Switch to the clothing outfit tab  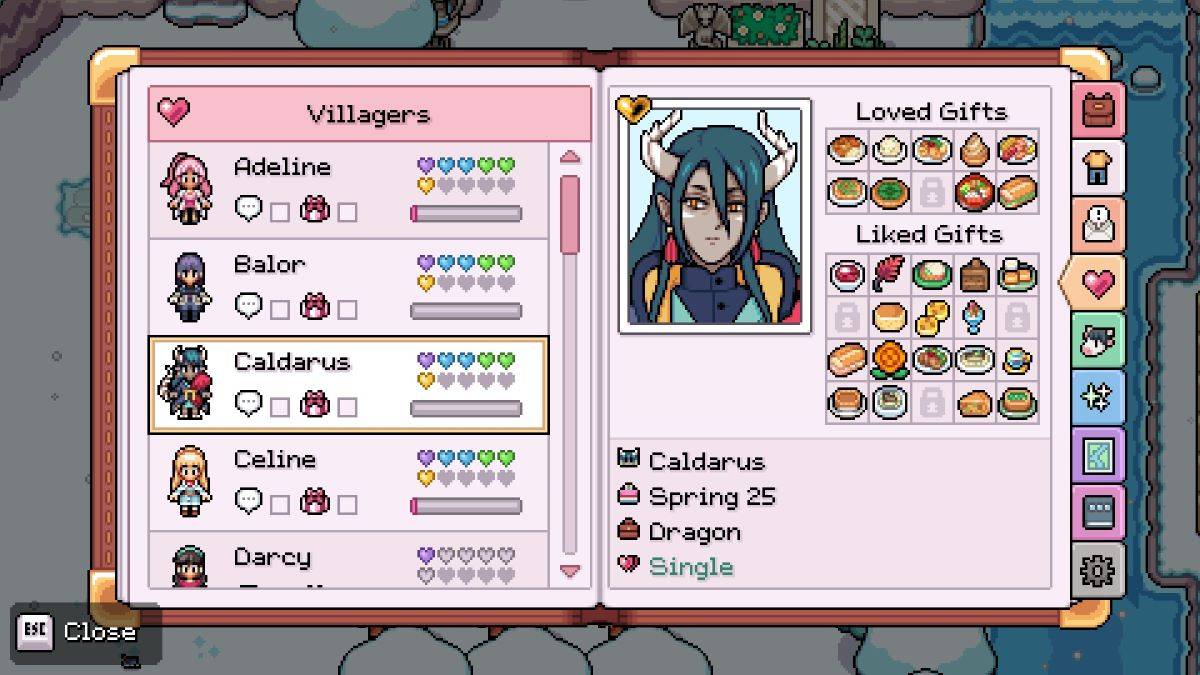pyautogui.click(x=1098, y=167)
